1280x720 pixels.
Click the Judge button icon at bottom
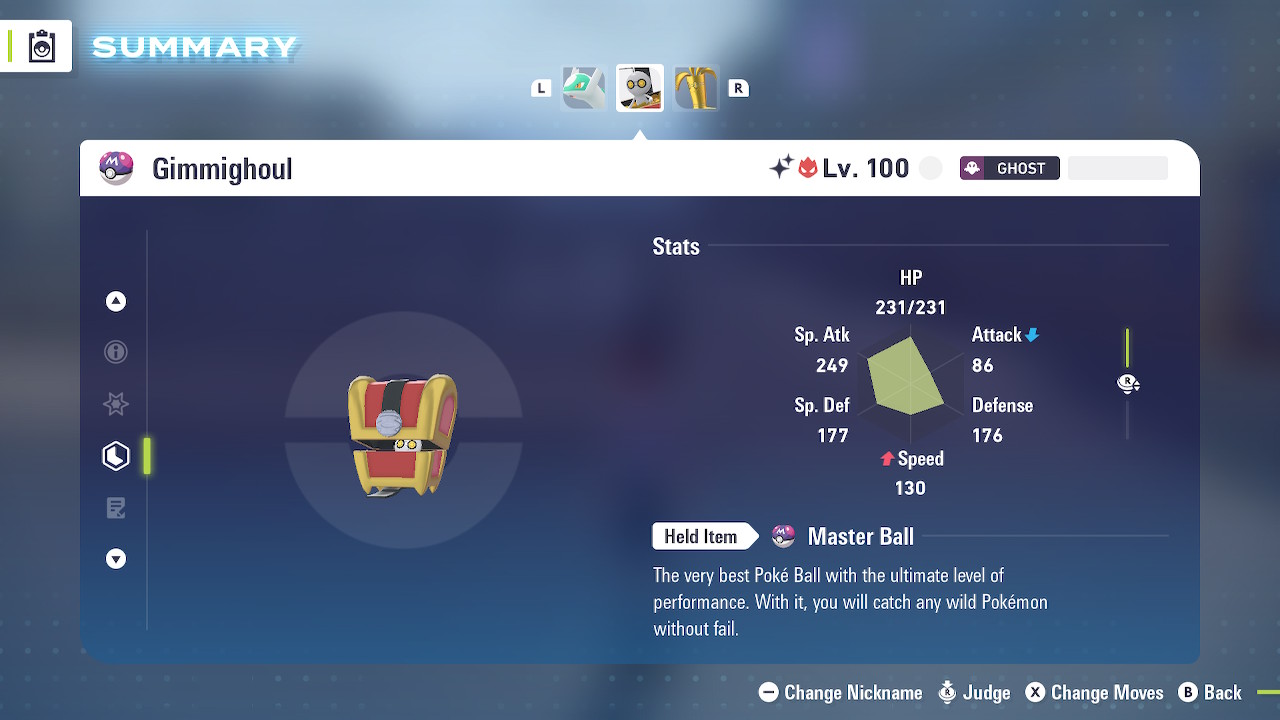pyautogui.click(x=947, y=692)
